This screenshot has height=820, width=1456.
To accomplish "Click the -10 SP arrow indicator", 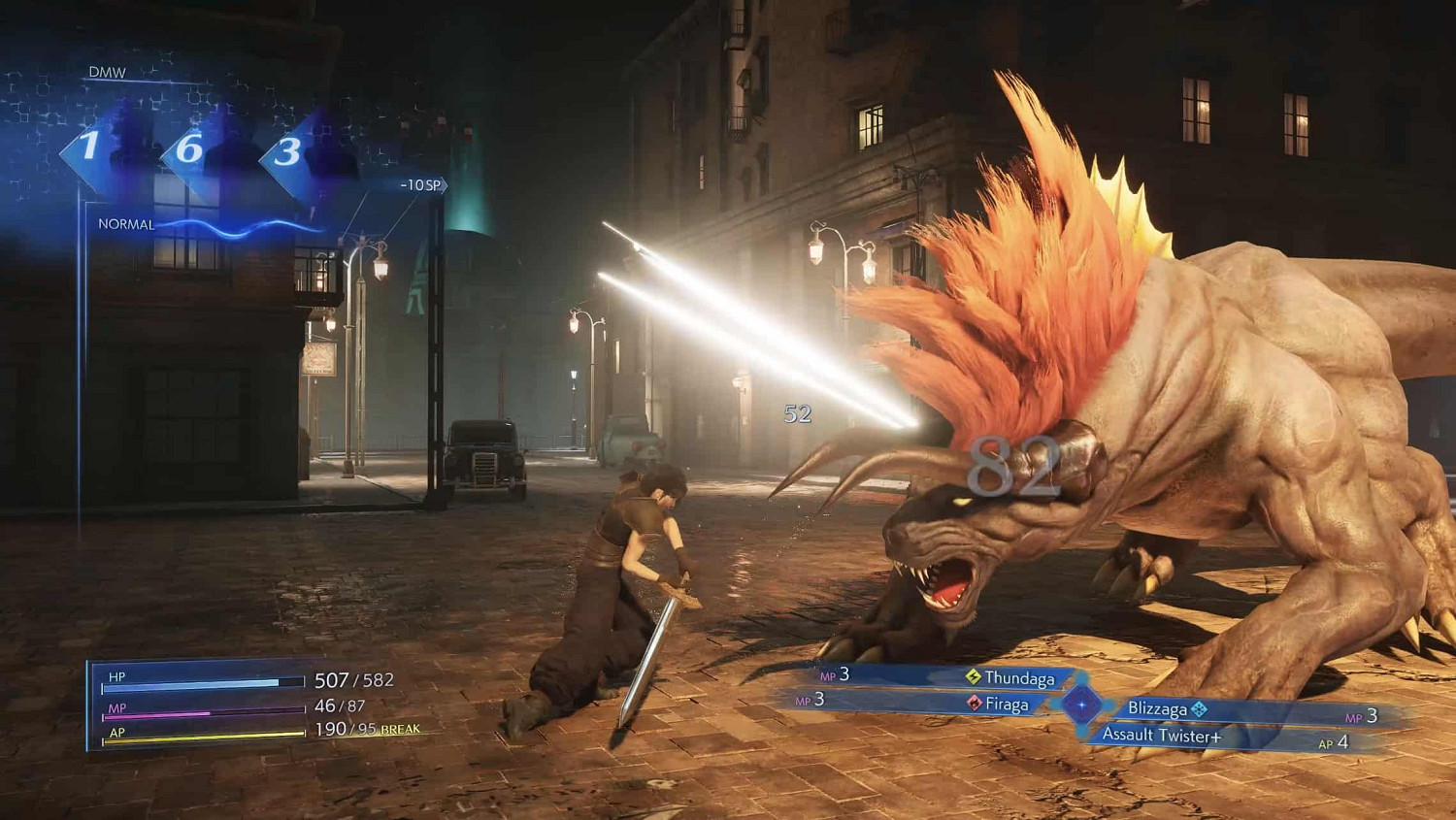I will tap(419, 184).
